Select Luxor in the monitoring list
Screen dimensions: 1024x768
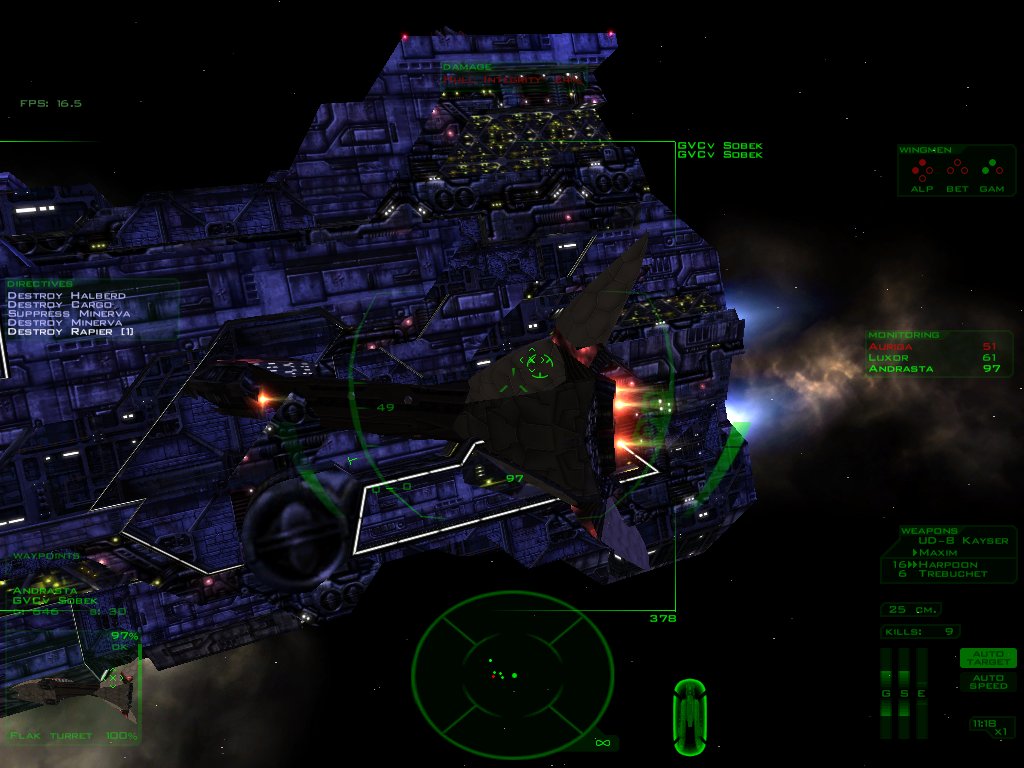[889, 357]
